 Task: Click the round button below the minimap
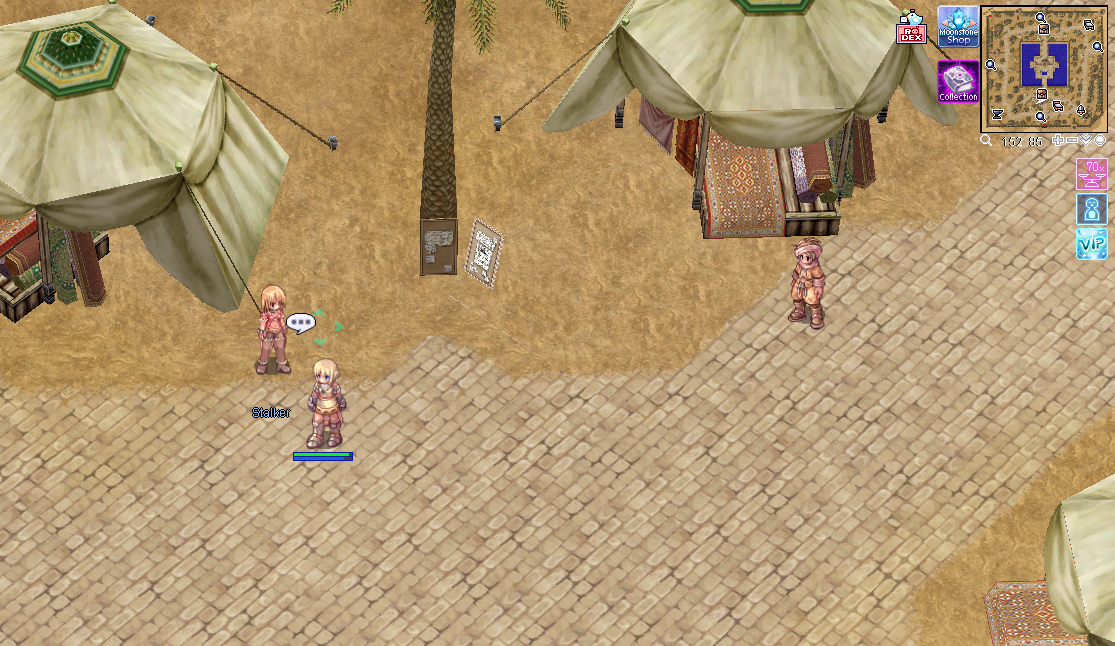pyautogui.click(x=1099, y=141)
